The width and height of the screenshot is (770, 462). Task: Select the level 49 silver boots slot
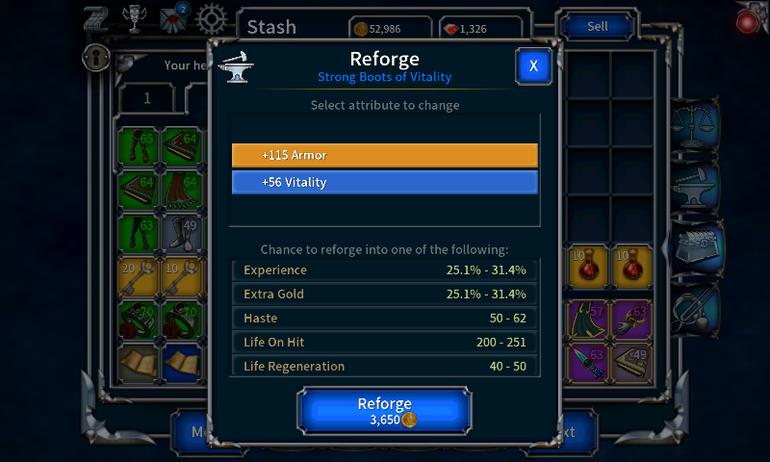point(182,234)
